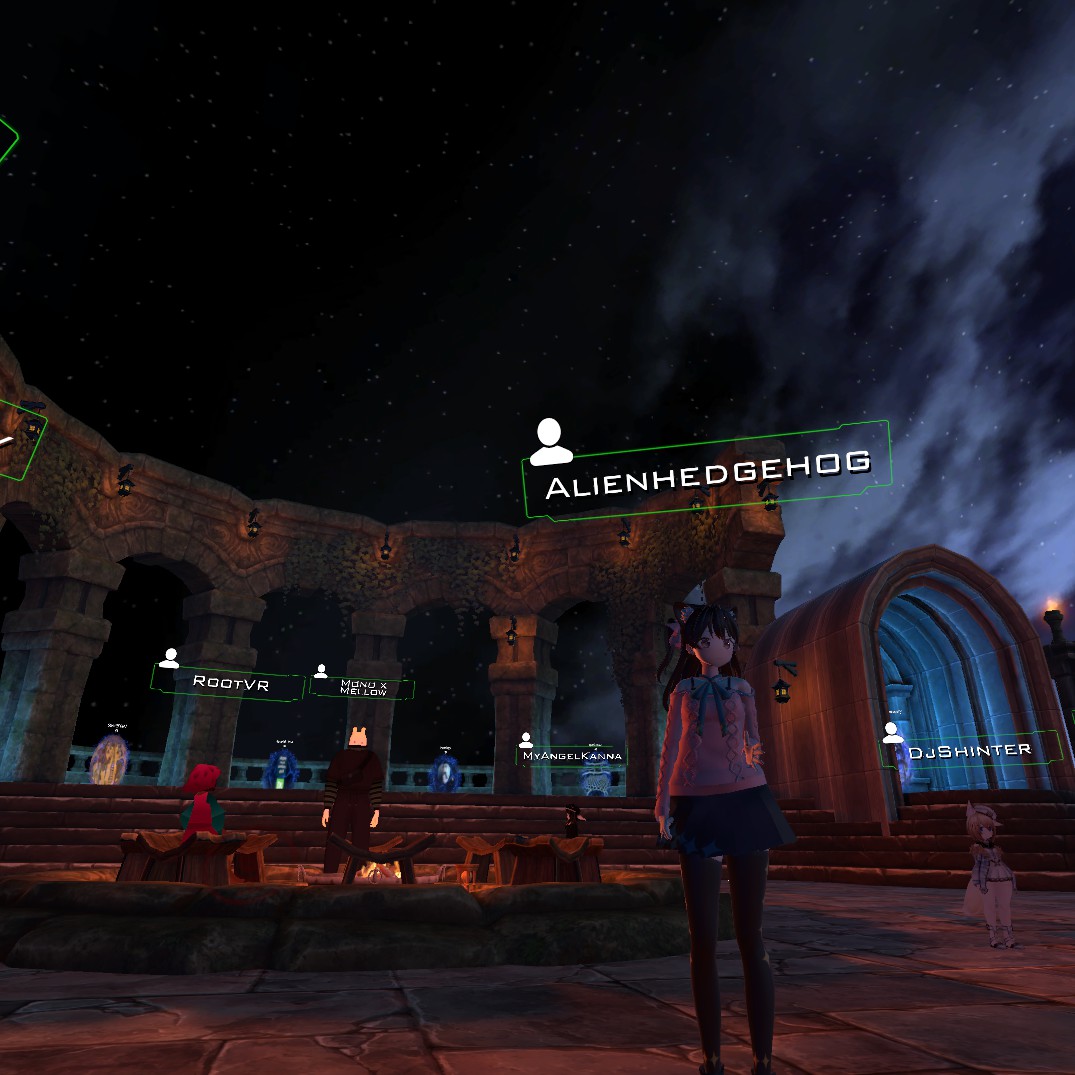Select MyAngelKanna's nameplate
Screen dimensions: 1075x1075
[572, 756]
